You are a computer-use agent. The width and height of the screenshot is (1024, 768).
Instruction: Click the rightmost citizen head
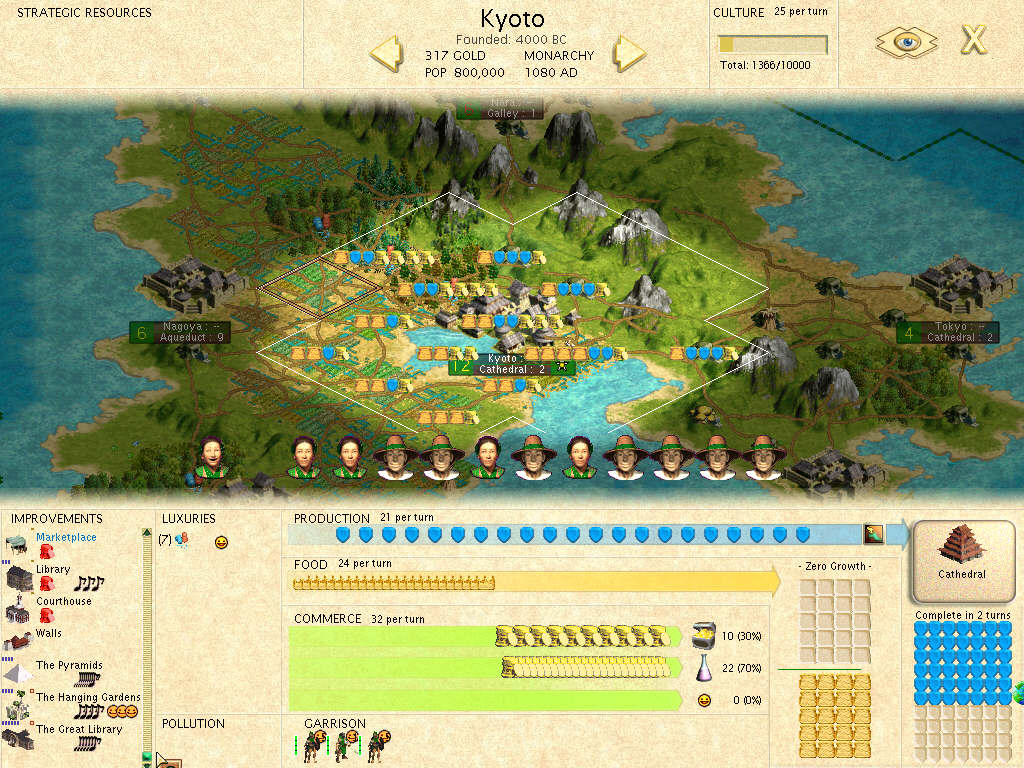(x=764, y=459)
